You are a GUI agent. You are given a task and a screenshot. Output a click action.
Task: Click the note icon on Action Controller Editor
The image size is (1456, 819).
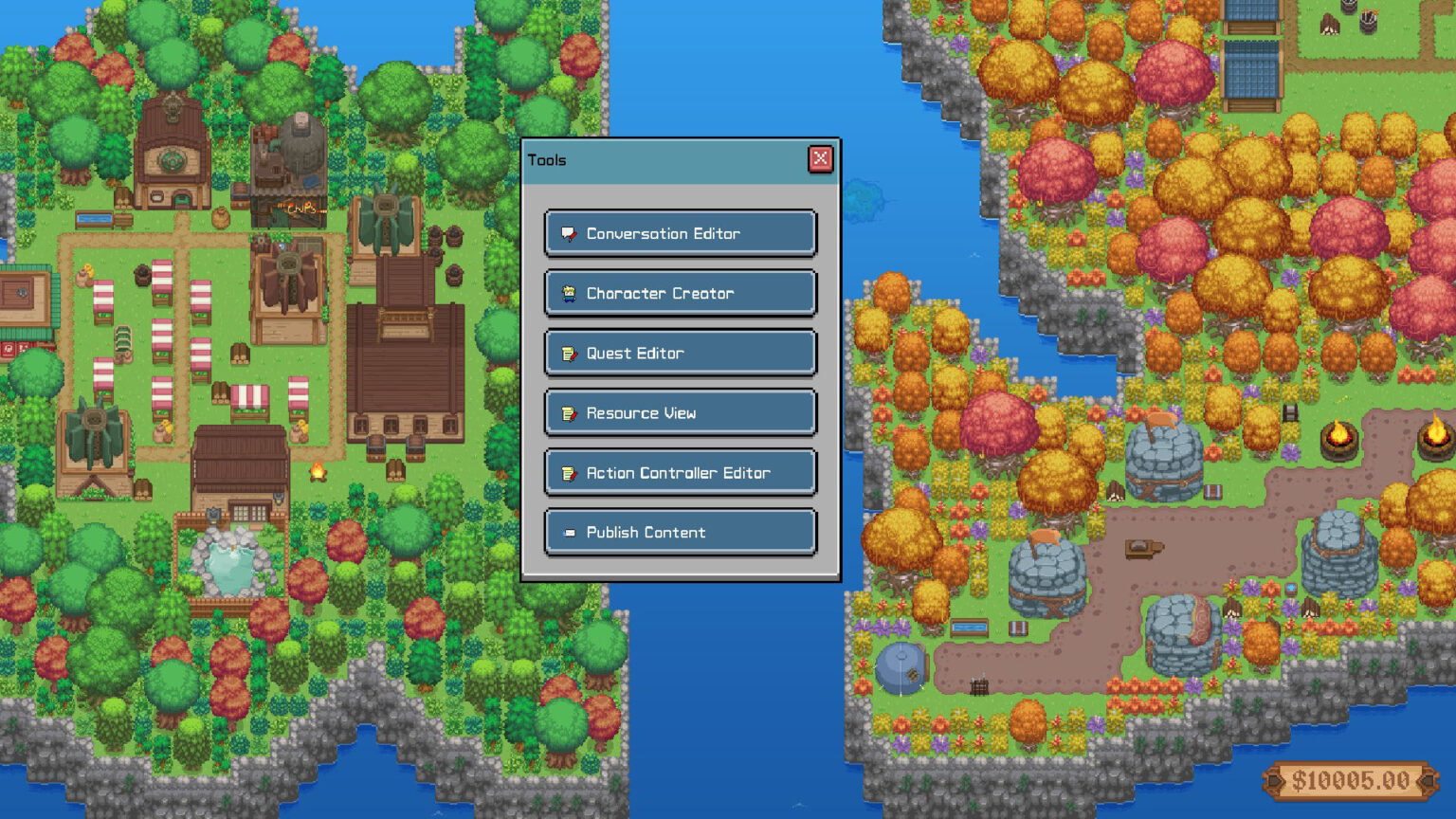pyautogui.click(x=569, y=472)
